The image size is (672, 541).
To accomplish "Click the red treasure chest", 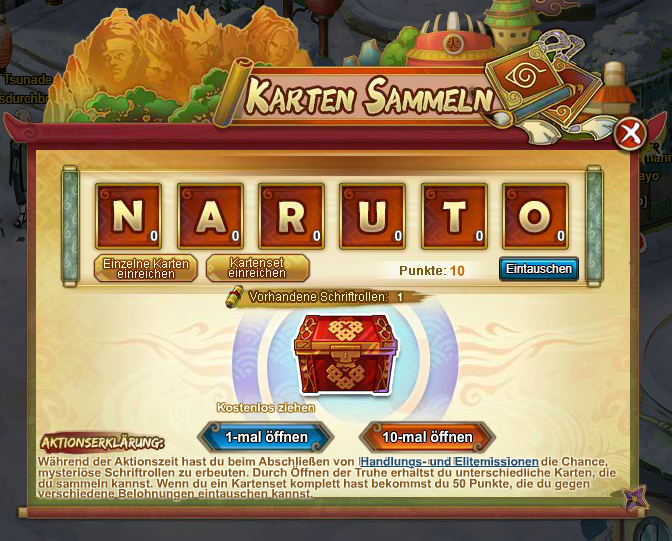I will (345, 351).
